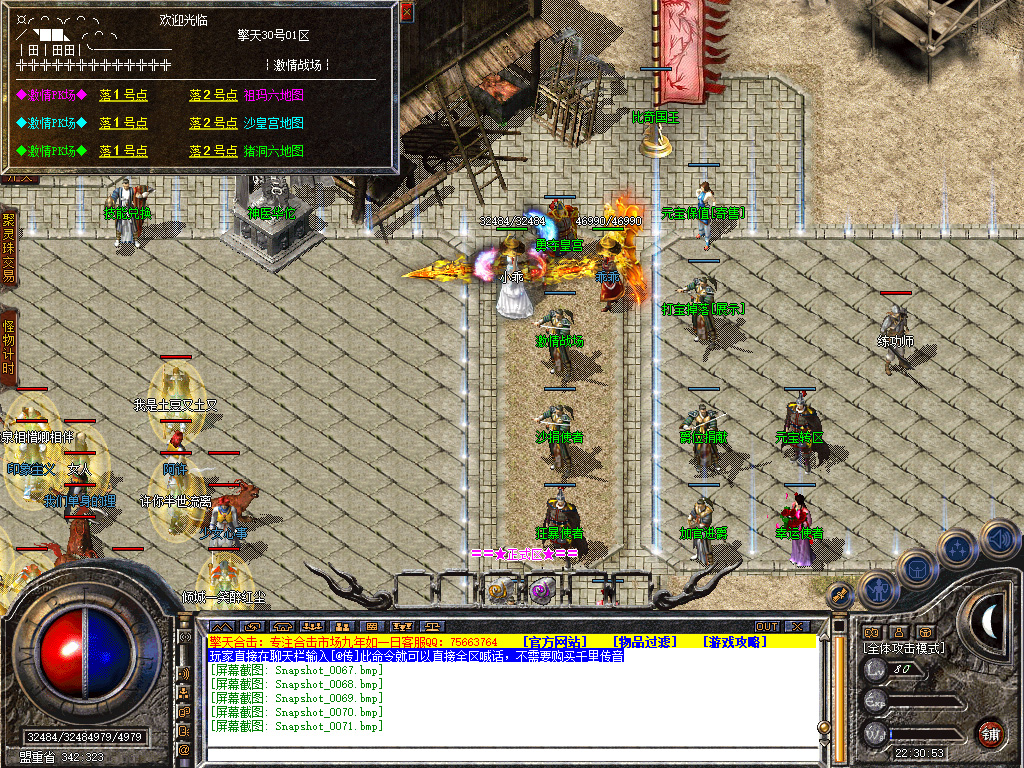Open the 游戏攻略 link

(x=733, y=641)
